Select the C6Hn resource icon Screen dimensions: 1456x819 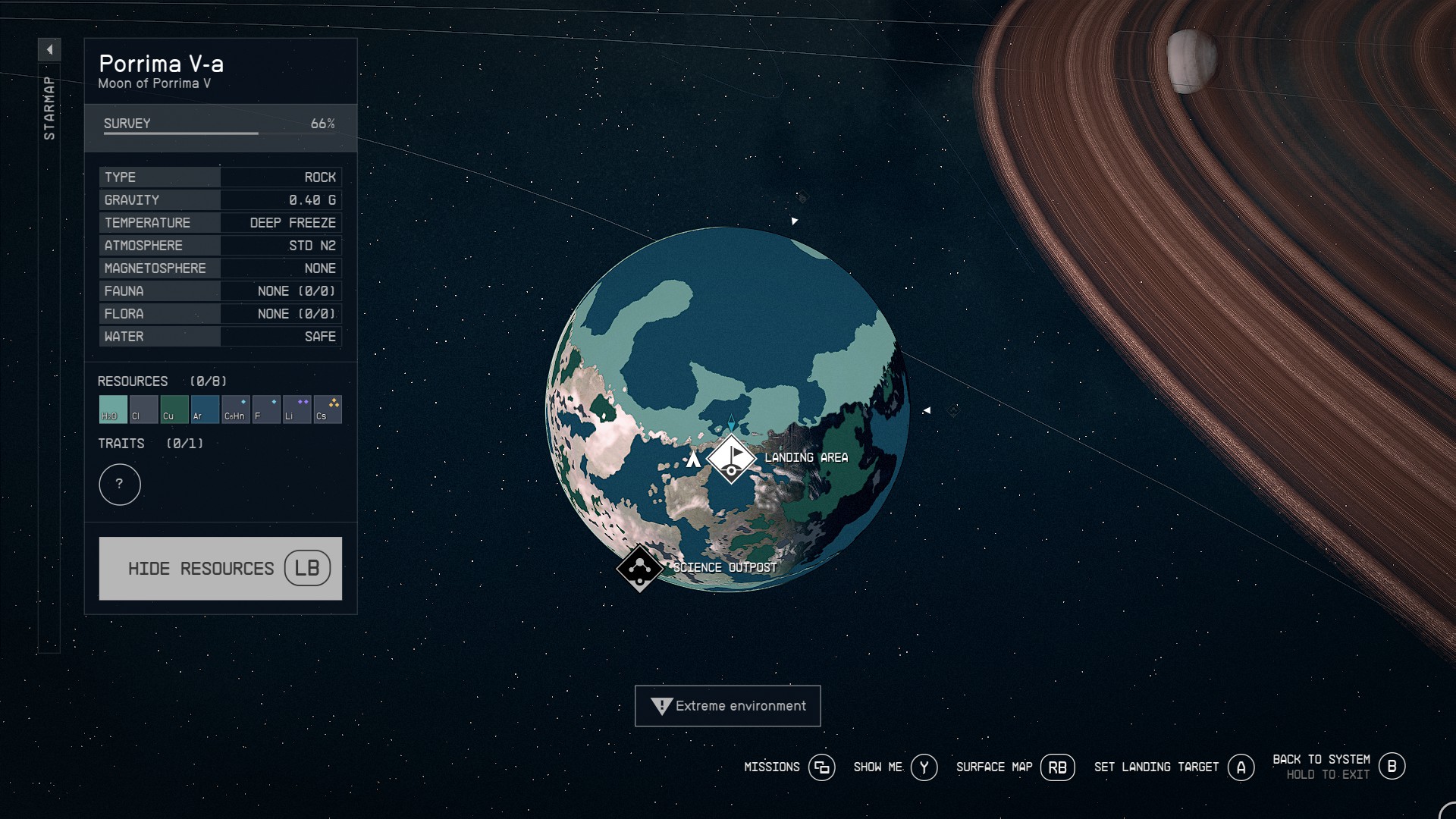[x=235, y=409]
